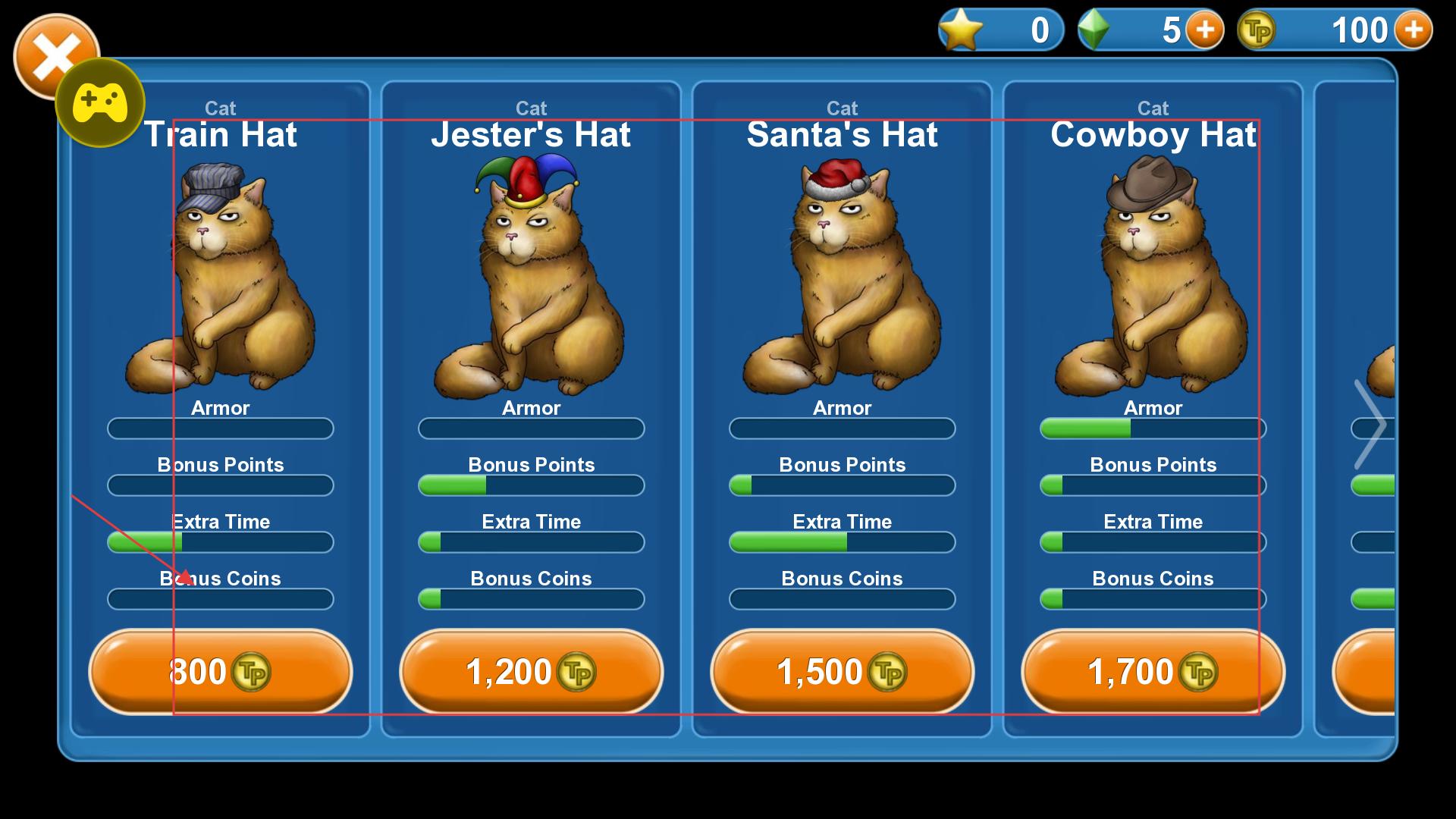Image resolution: width=1456 pixels, height=819 pixels.
Task: Buy Santa's Hat for 1,500 coins
Action: [x=842, y=672]
